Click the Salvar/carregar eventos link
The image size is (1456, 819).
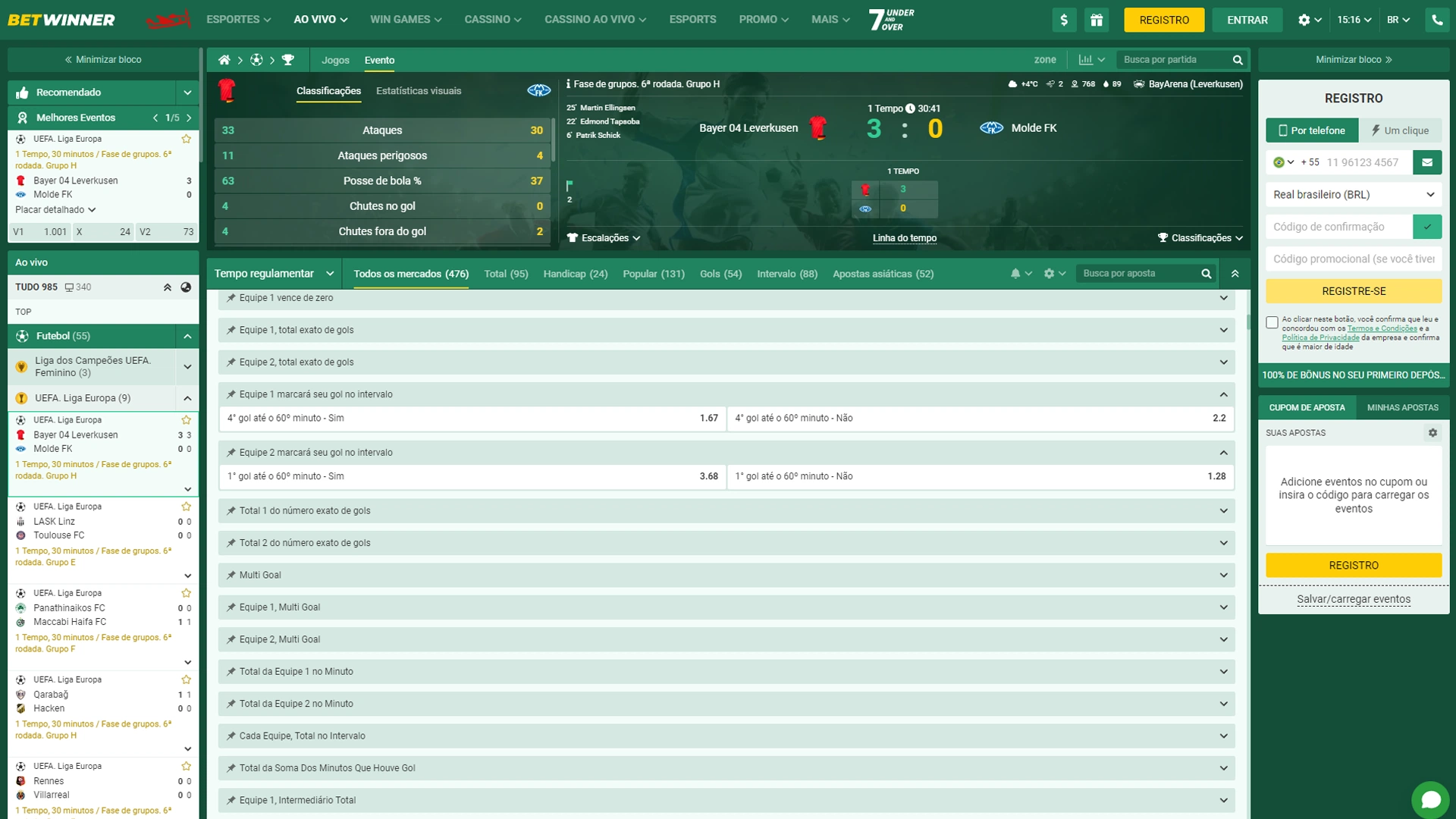pyautogui.click(x=1353, y=598)
